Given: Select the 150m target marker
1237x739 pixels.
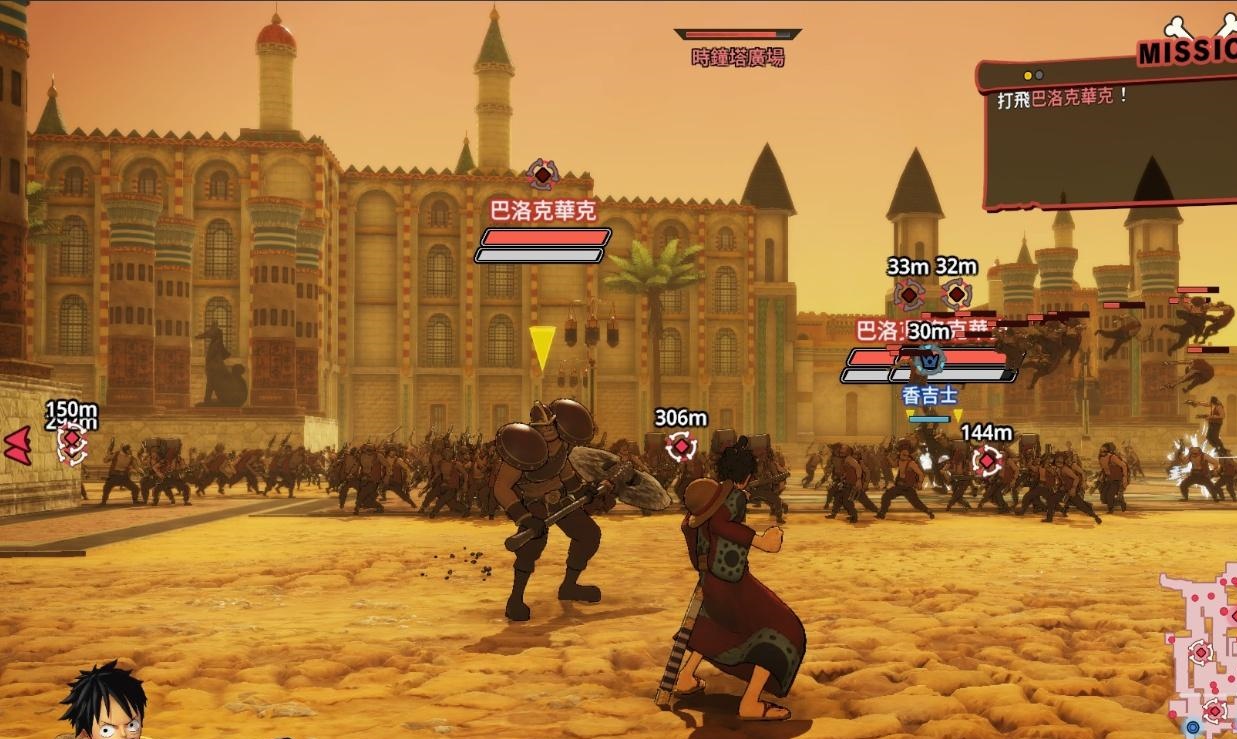Looking at the screenshot, I should 72,440.
